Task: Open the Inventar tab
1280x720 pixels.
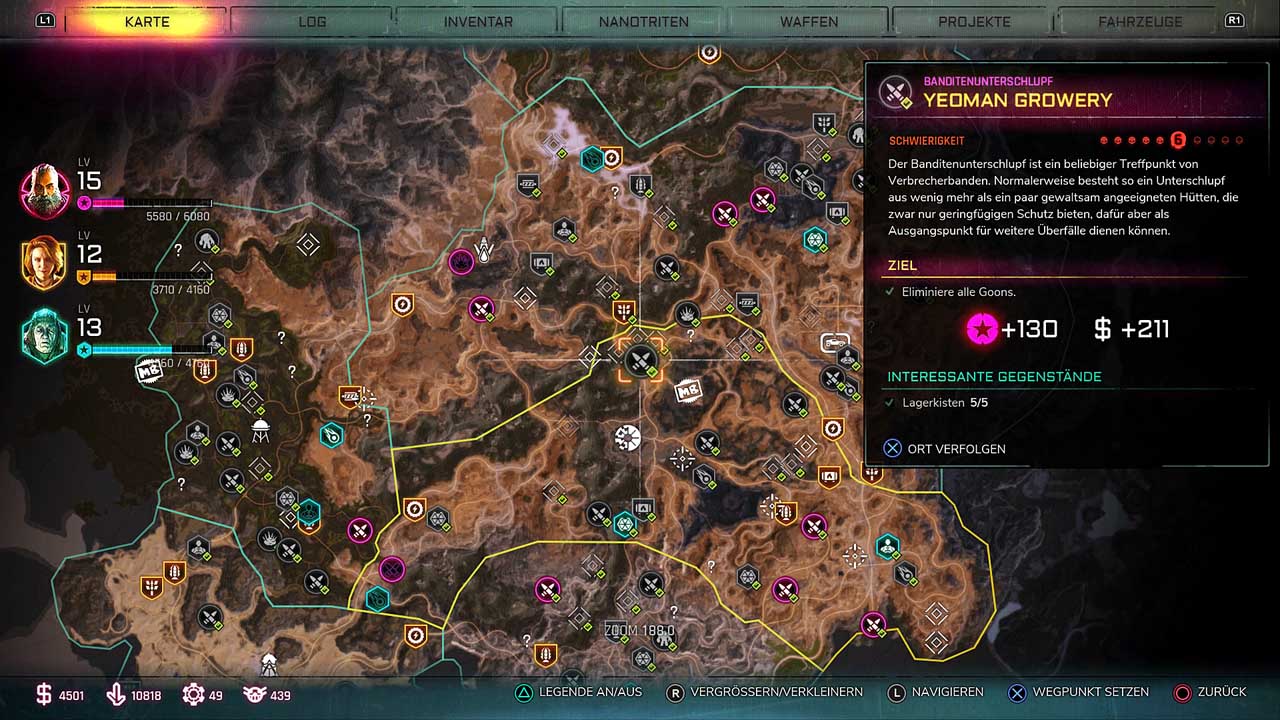Action: click(478, 21)
